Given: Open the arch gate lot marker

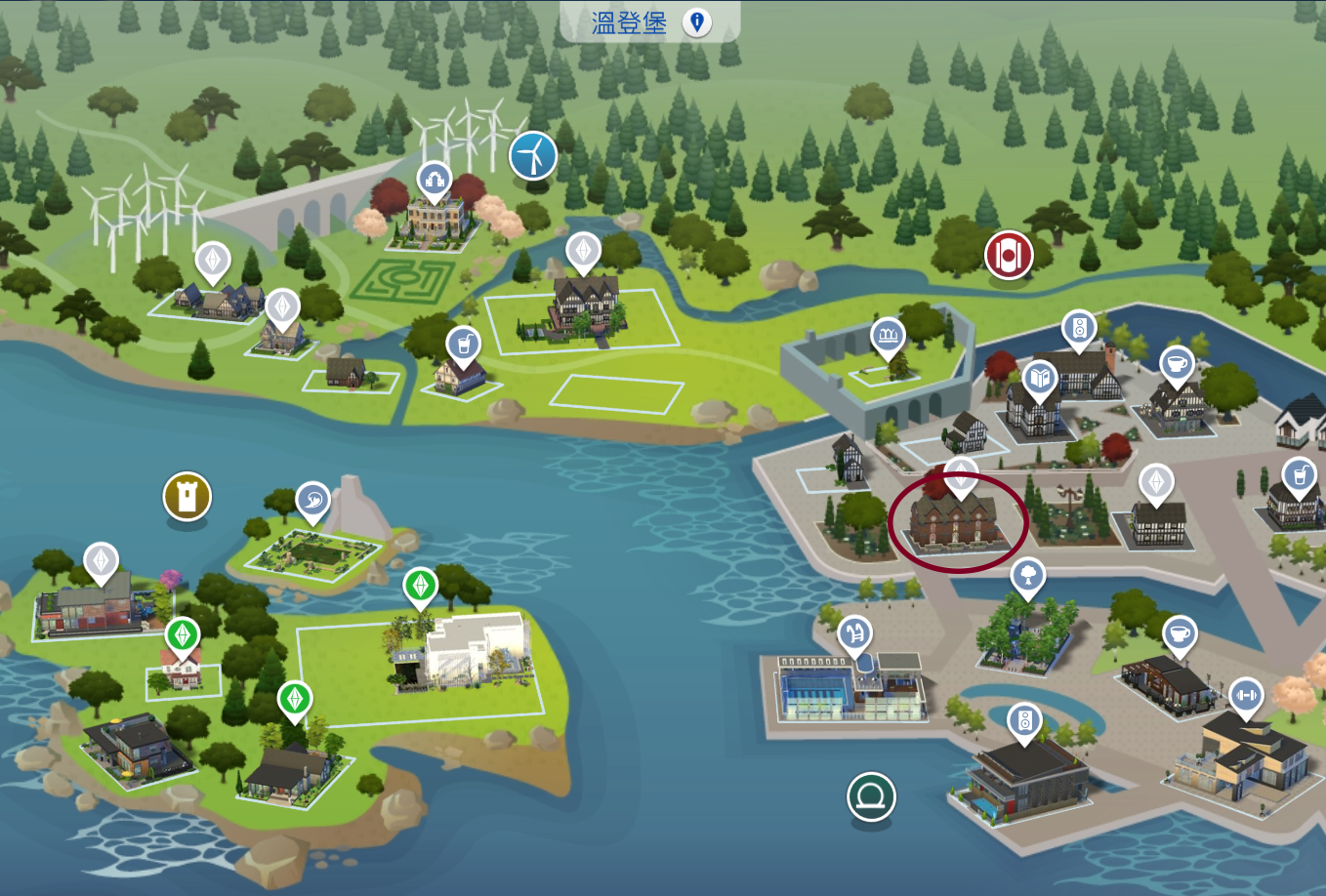Looking at the screenshot, I should click(x=434, y=180).
